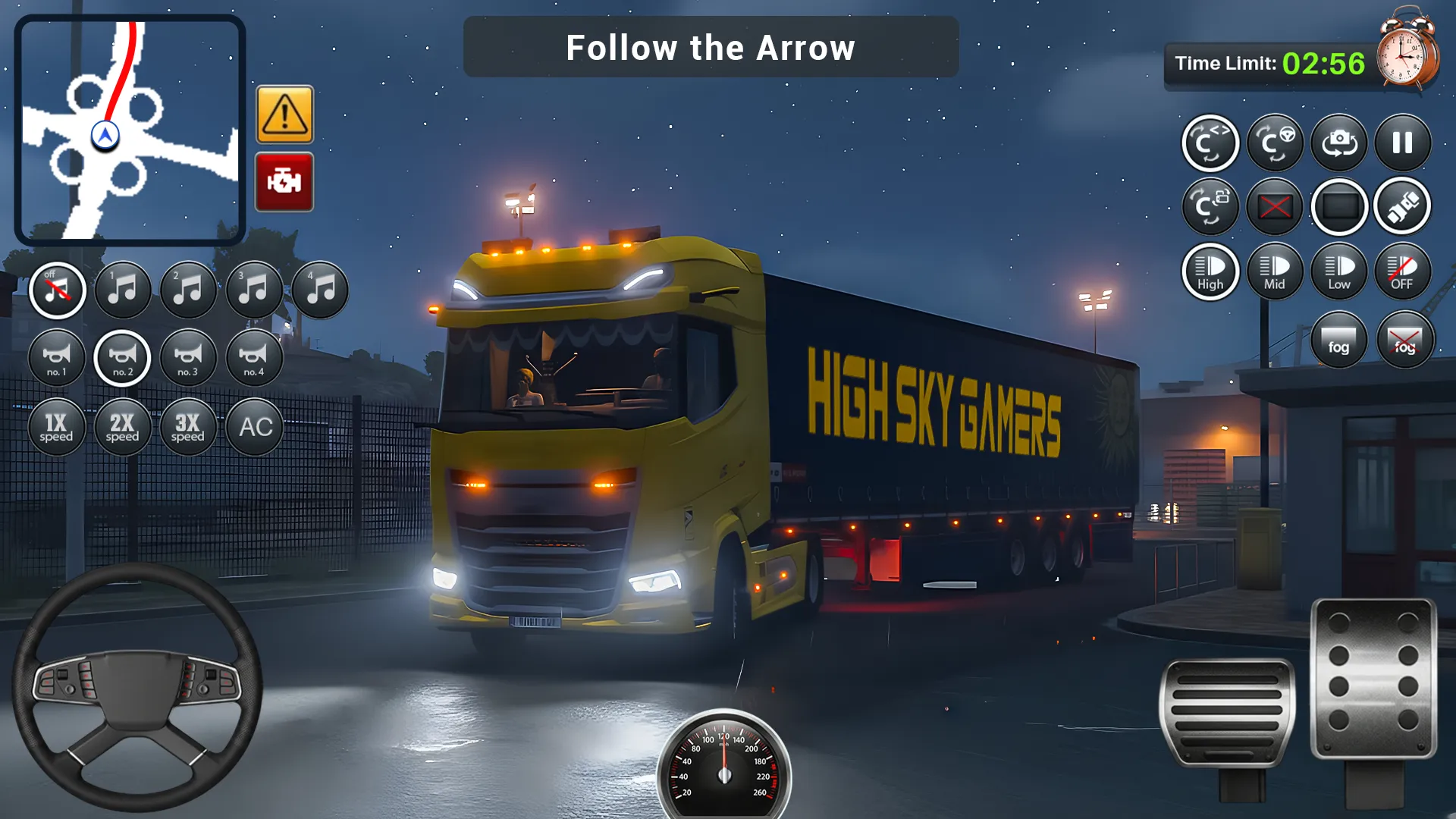Play music track 1
Image resolution: width=1456 pixels, height=819 pixels.
(122, 290)
